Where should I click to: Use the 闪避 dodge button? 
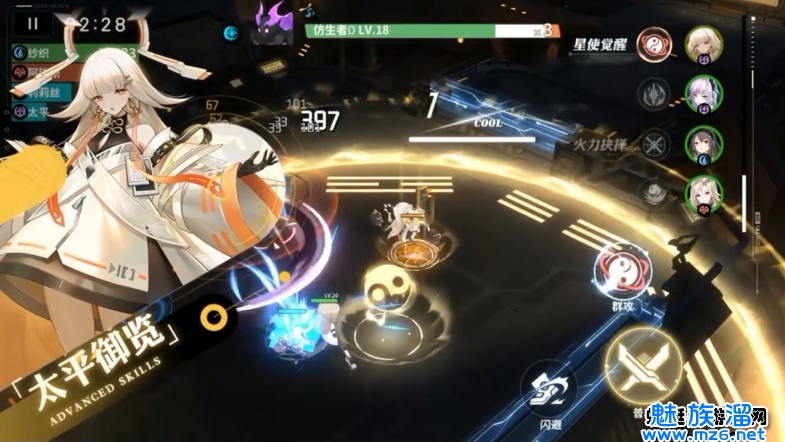pos(547,389)
